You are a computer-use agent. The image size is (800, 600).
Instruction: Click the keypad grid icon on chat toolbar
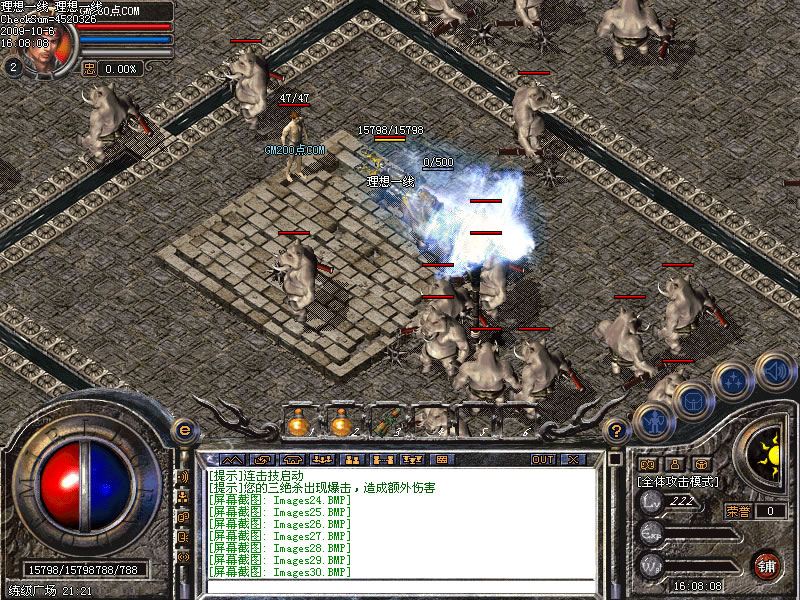pos(441,460)
